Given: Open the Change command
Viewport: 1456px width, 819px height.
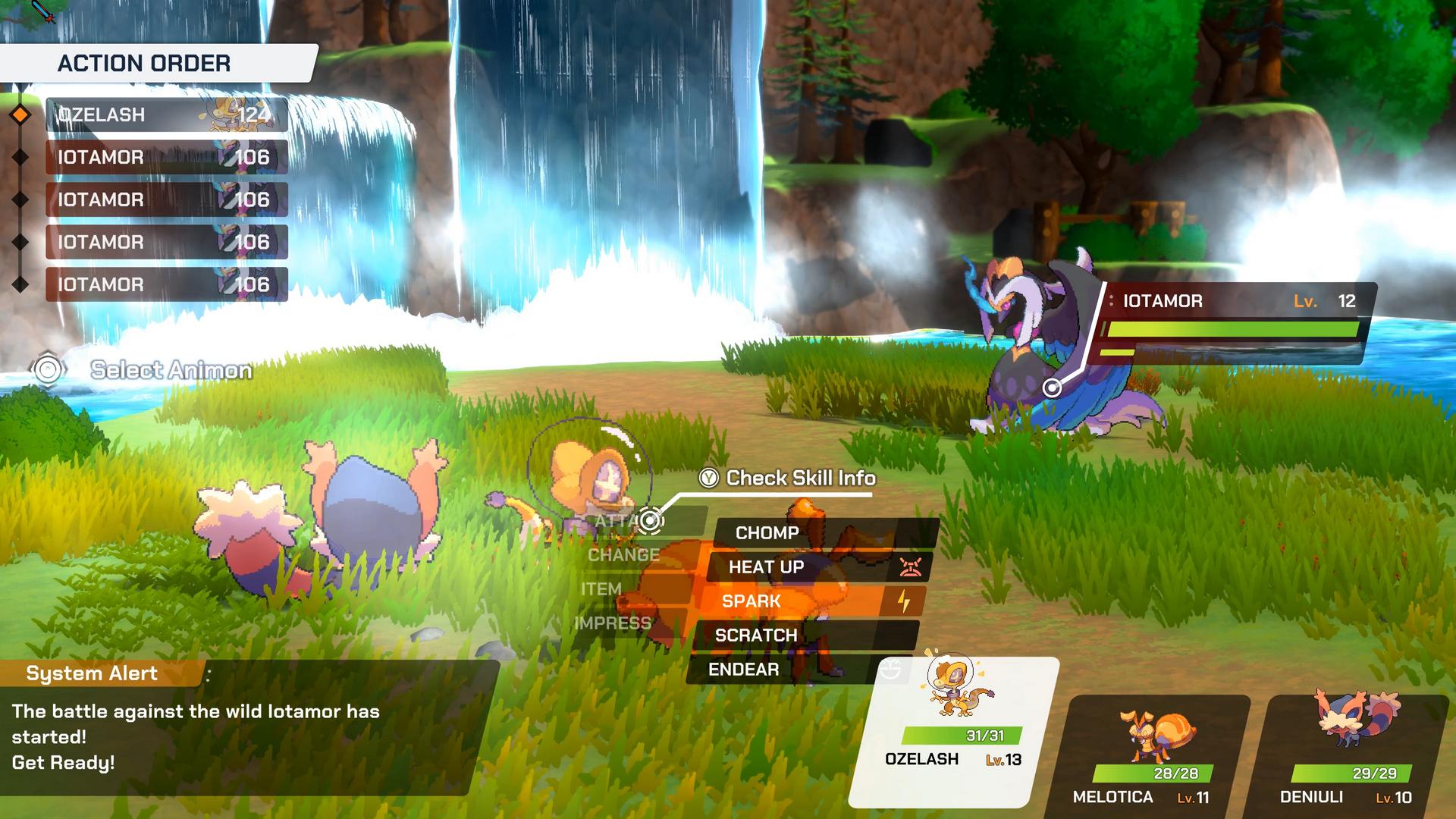Looking at the screenshot, I should pos(623,555).
